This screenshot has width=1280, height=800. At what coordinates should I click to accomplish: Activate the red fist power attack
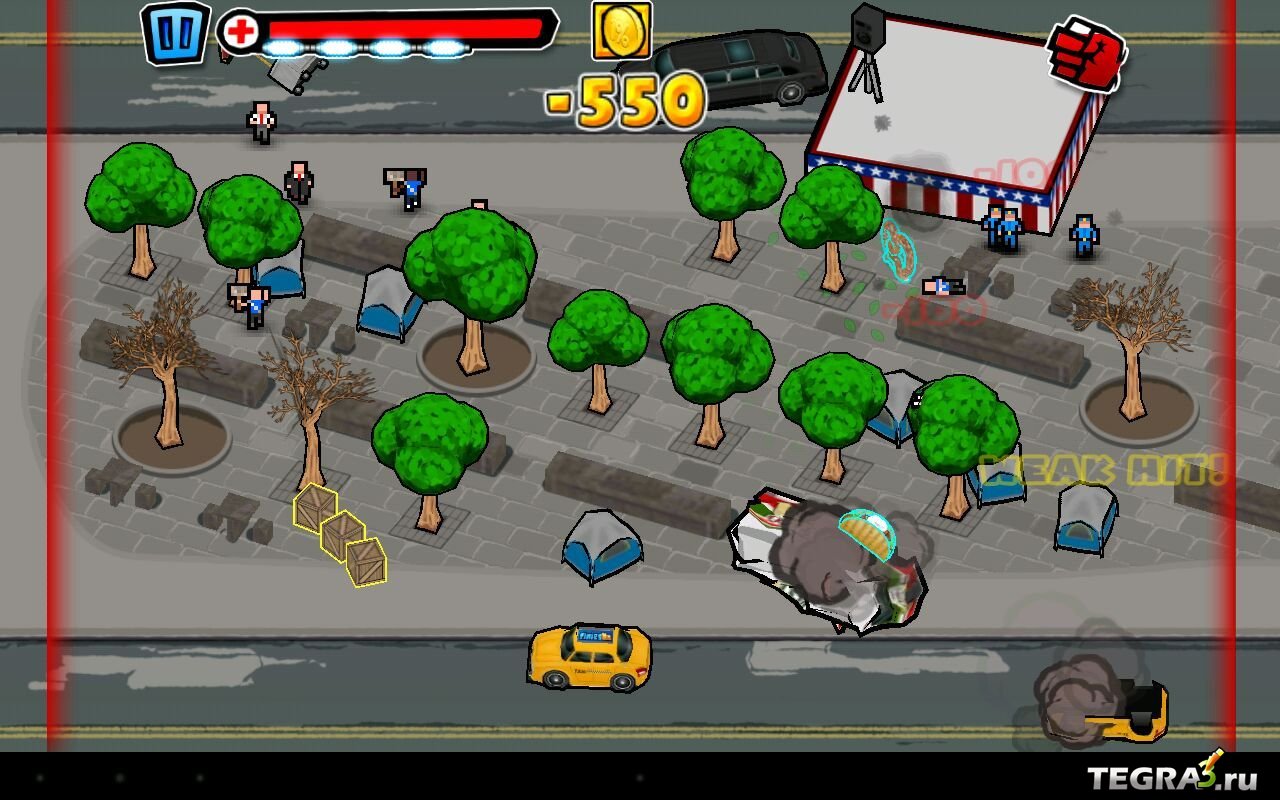(x=1086, y=53)
